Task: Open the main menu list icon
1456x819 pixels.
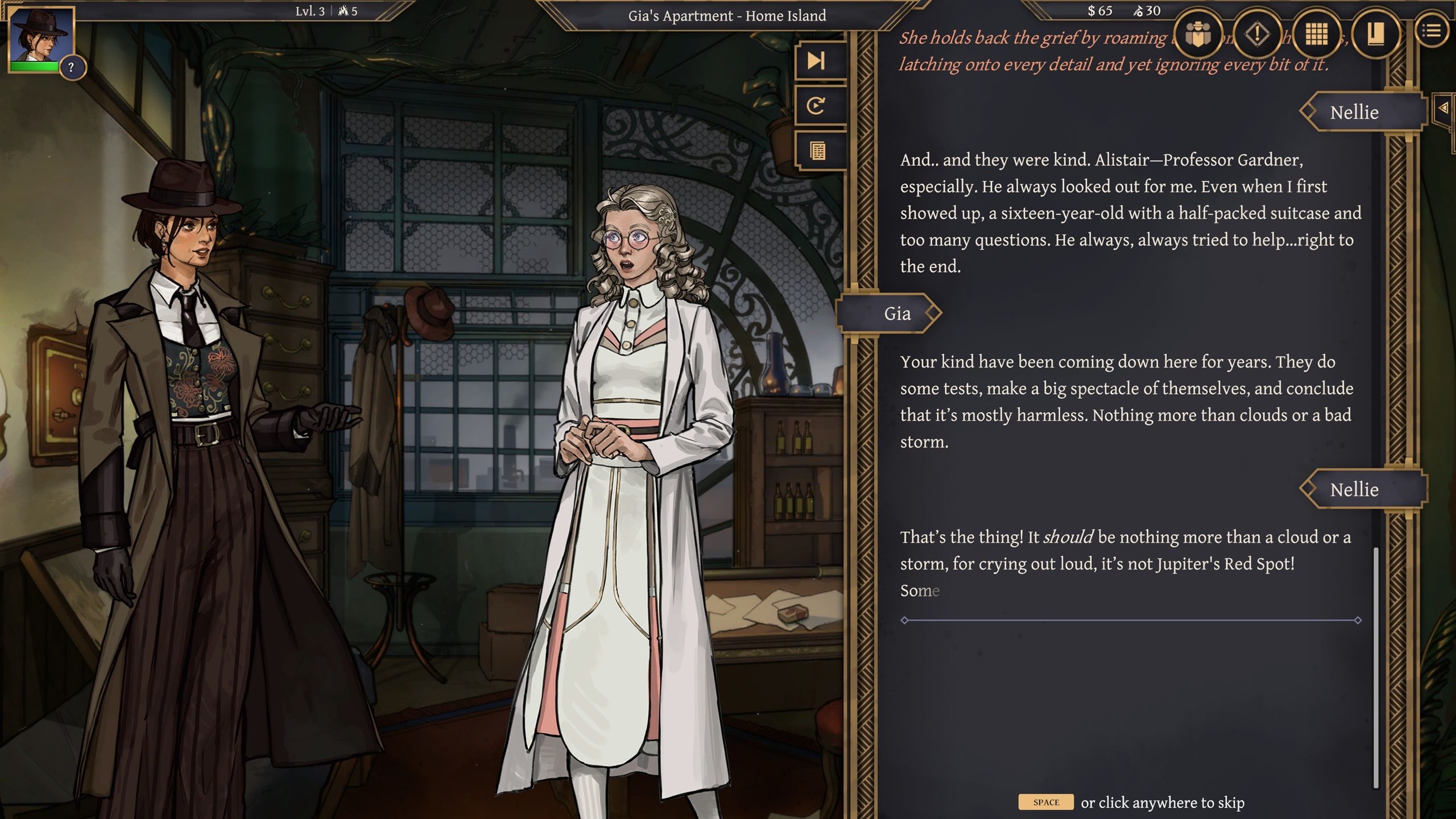Action: click(x=1432, y=31)
